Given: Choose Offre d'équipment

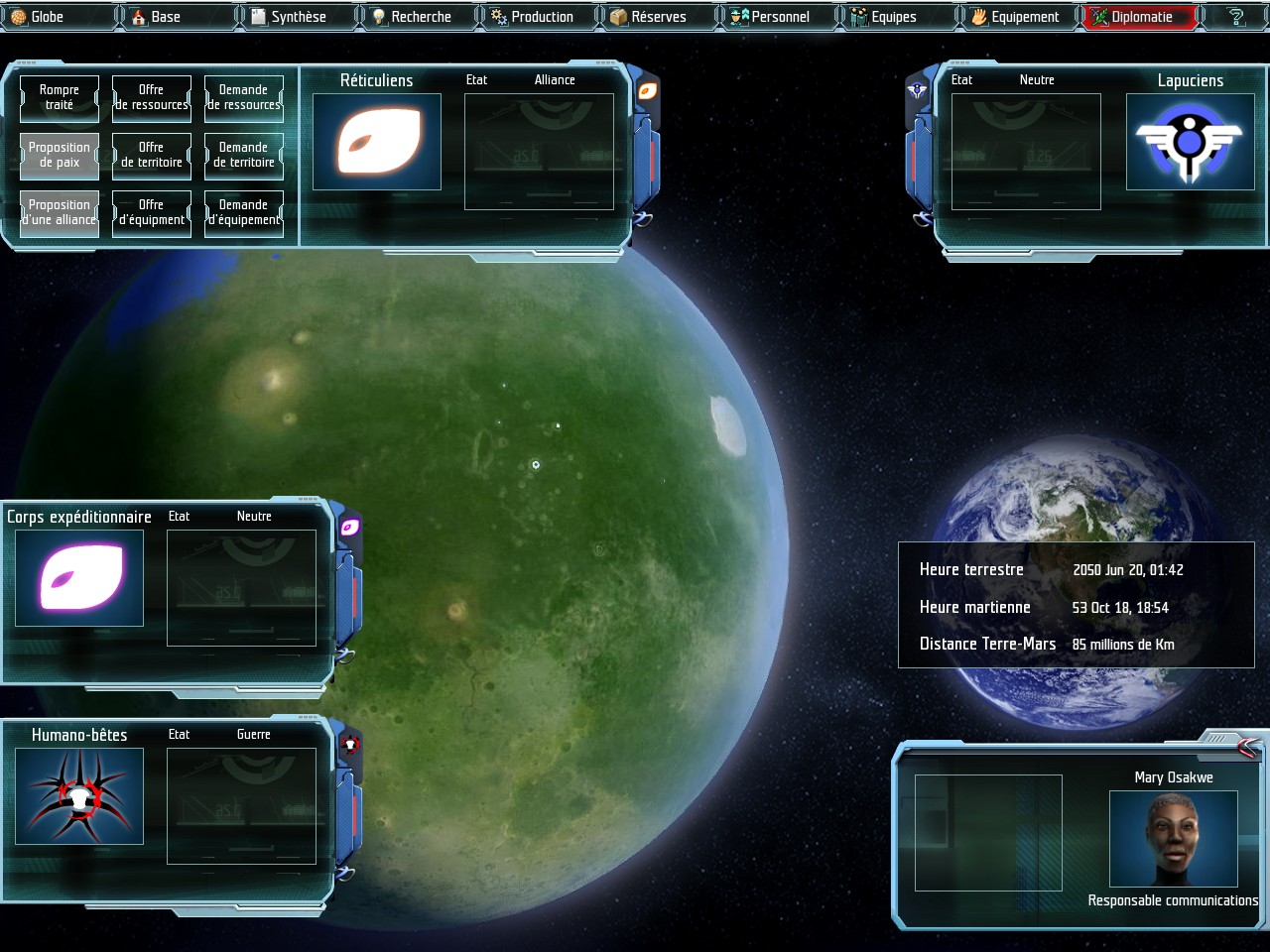Looking at the screenshot, I should pos(152,212).
